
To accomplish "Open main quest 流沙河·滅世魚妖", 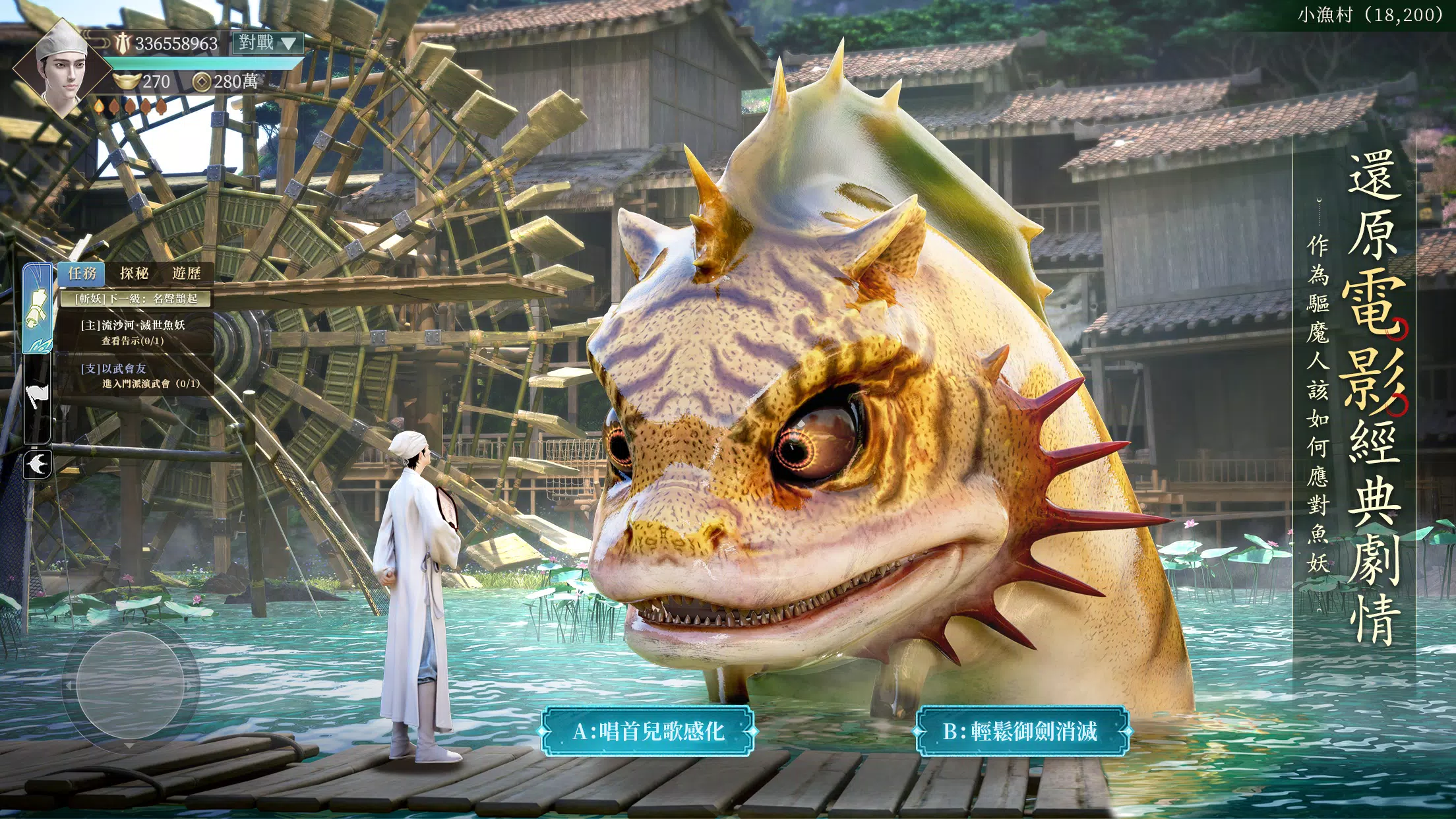I will click(x=133, y=326).
